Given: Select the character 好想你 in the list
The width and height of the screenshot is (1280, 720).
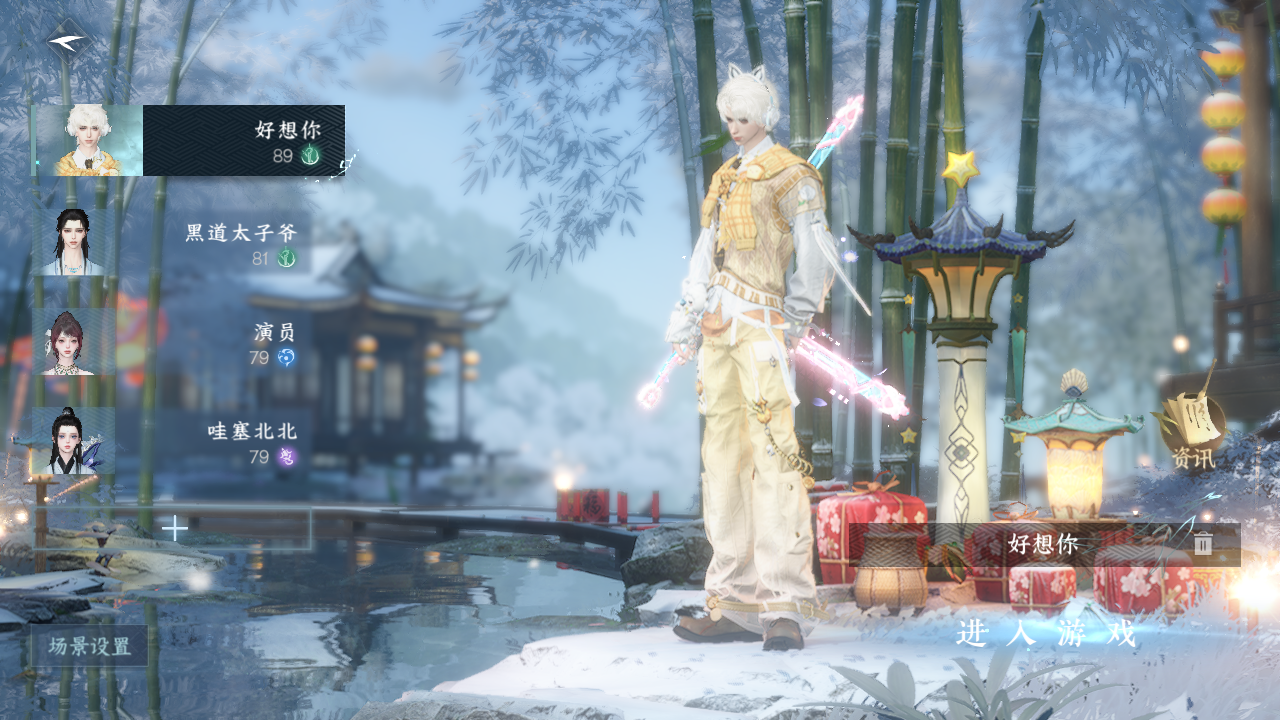Looking at the screenshot, I should (190, 141).
